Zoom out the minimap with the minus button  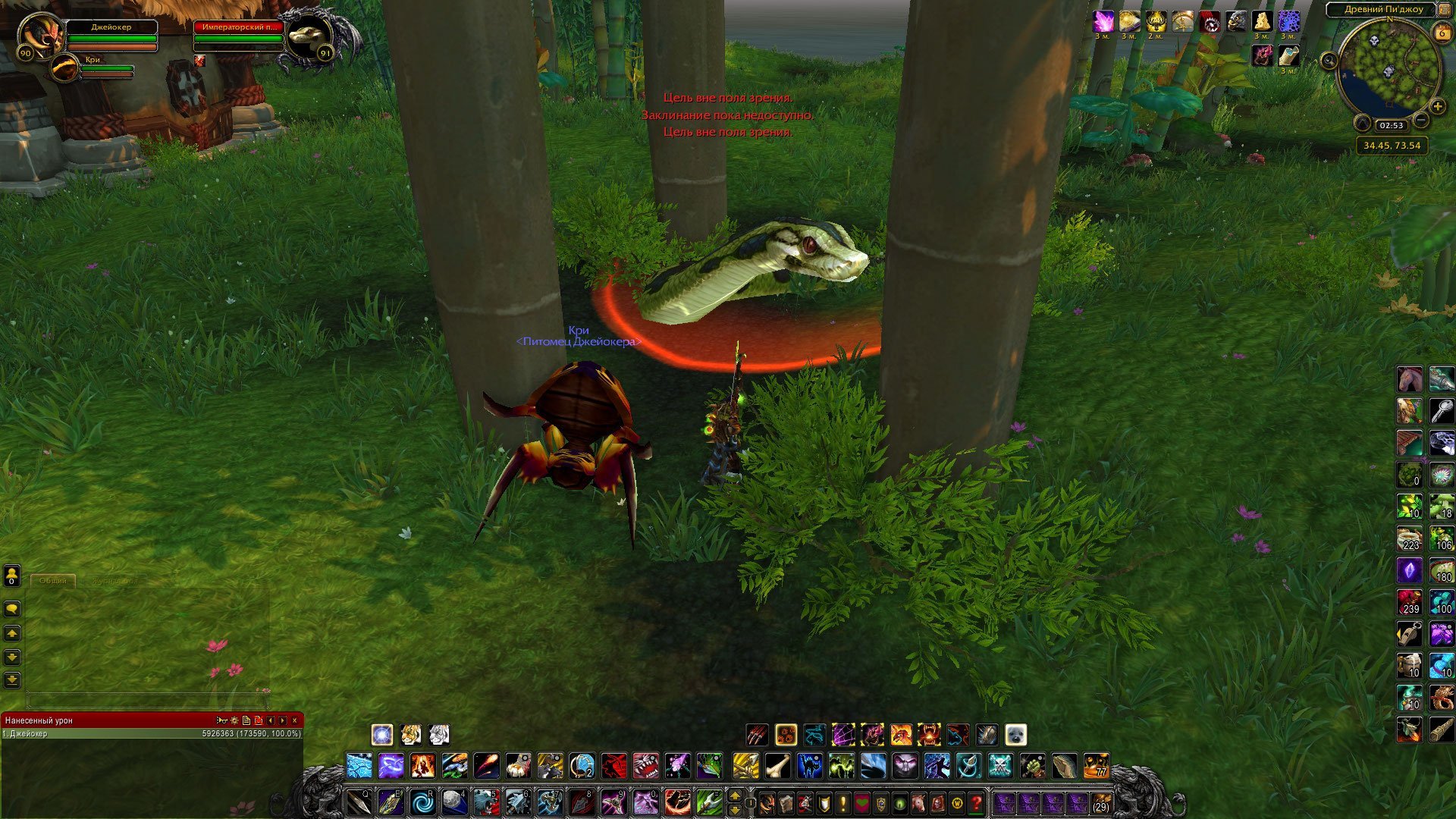pos(1421,120)
